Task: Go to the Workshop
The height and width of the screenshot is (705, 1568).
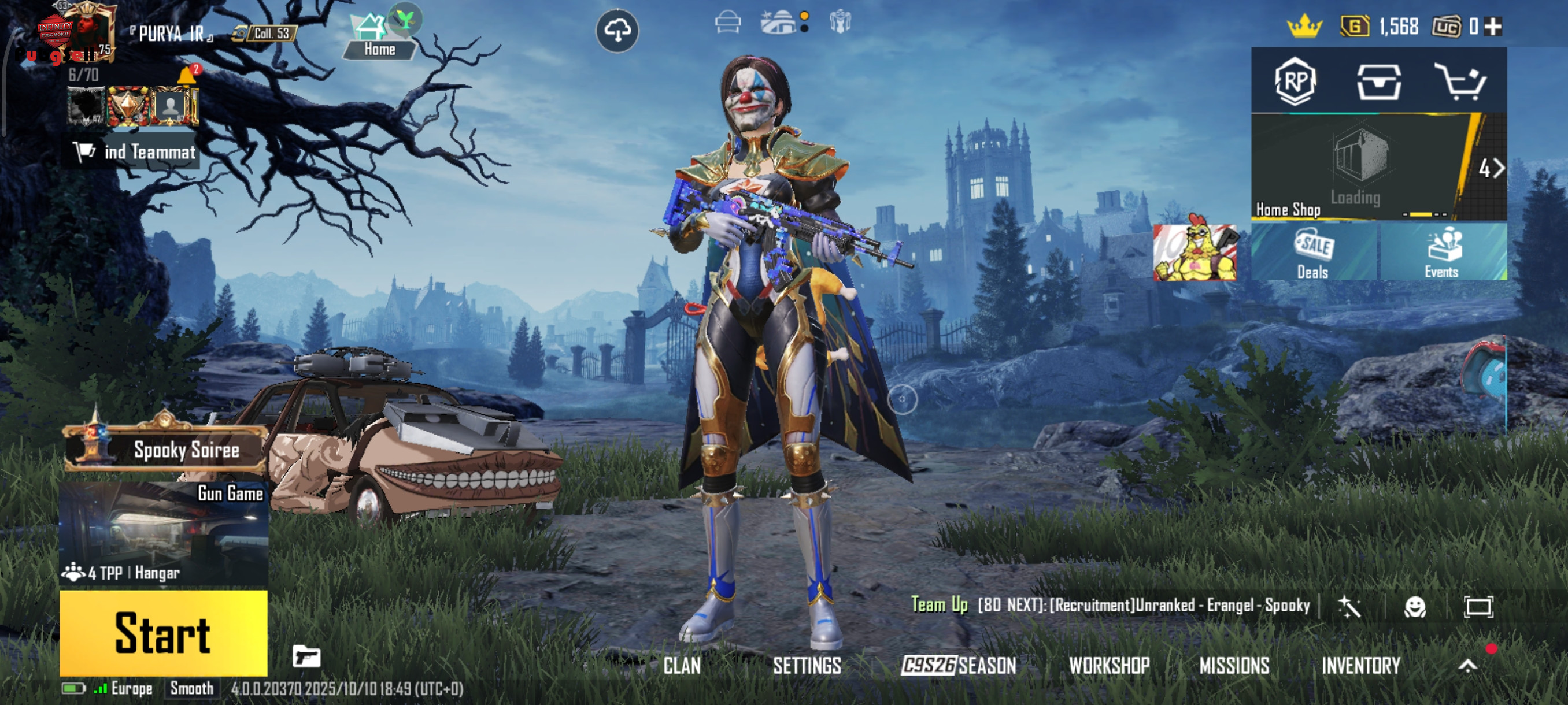Action: pyautogui.click(x=1109, y=666)
